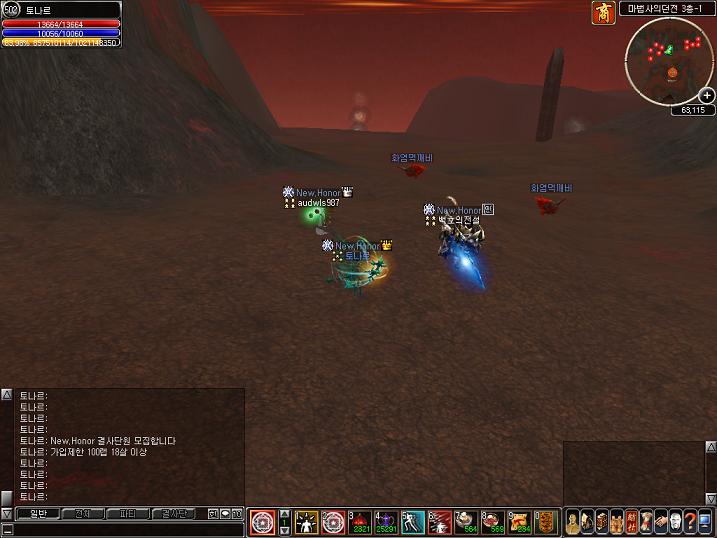The image size is (717, 538).
Task: Use the purple potion in slot 4
Action: (387, 522)
